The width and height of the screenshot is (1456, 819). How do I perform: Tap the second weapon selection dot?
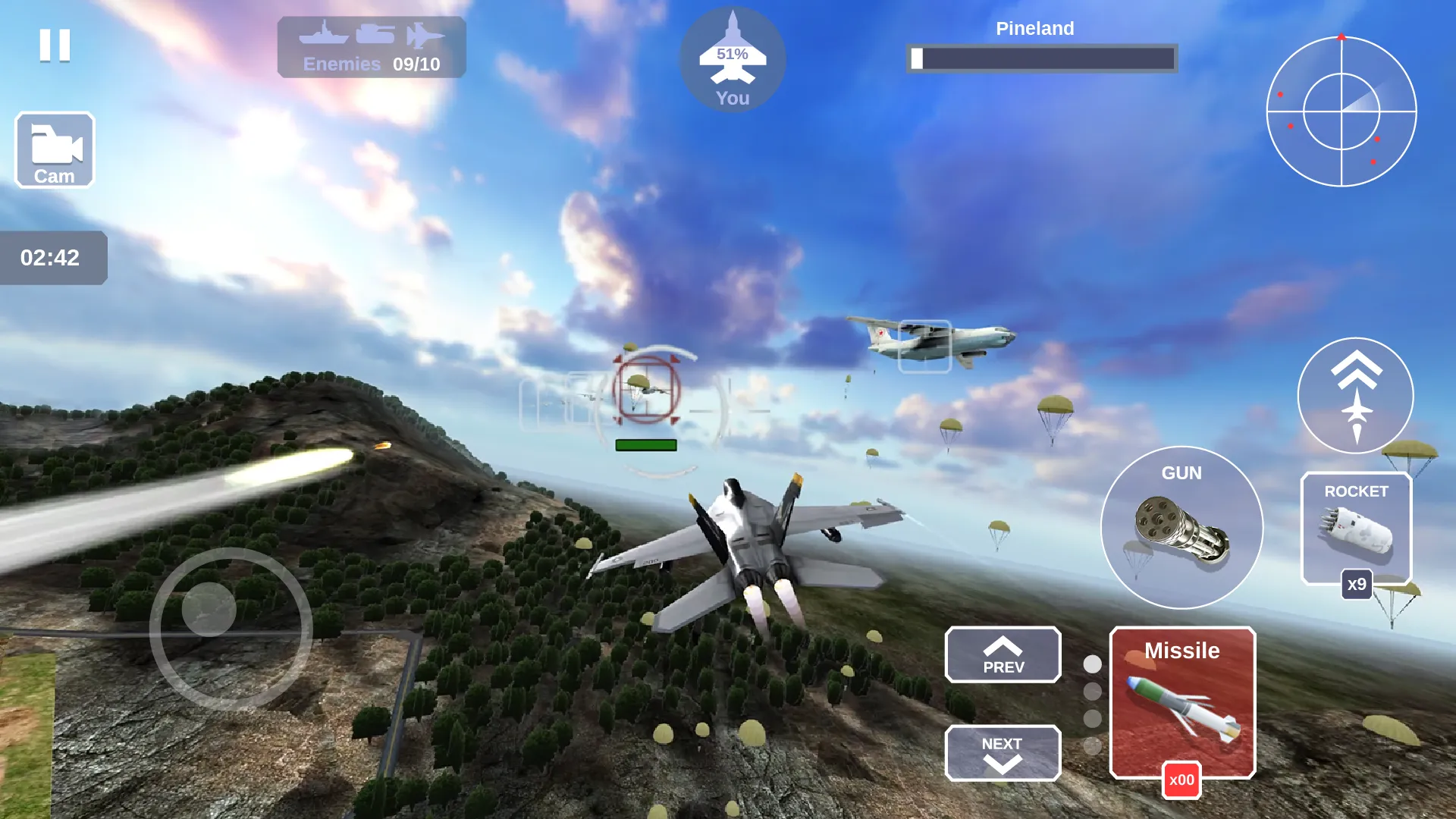coord(1092,690)
